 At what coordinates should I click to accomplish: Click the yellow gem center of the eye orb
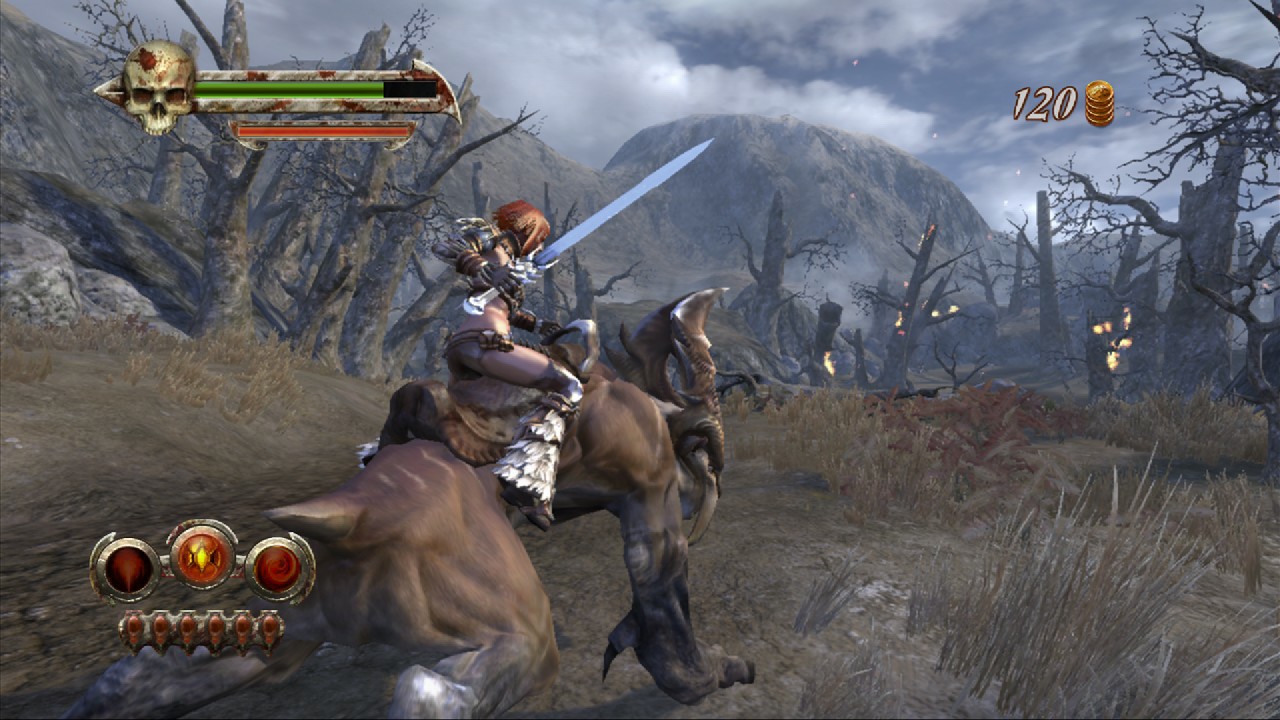tap(202, 558)
